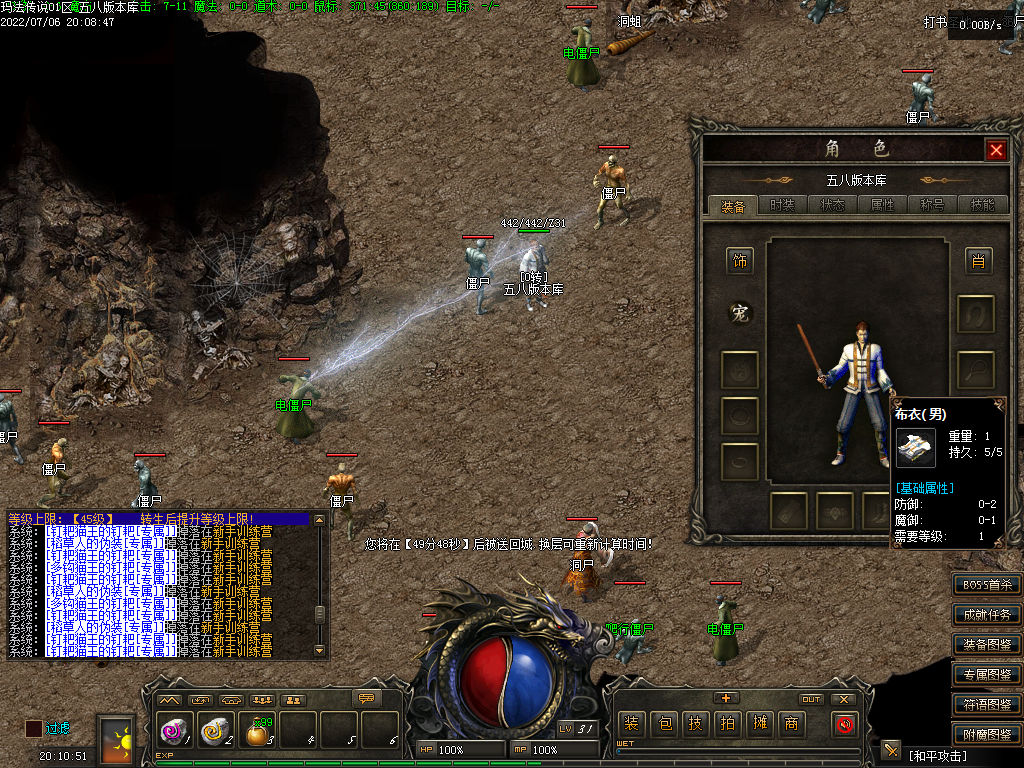Close the 角色 character panel
Viewport: 1024px width, 768px height.
pos(996,150)
